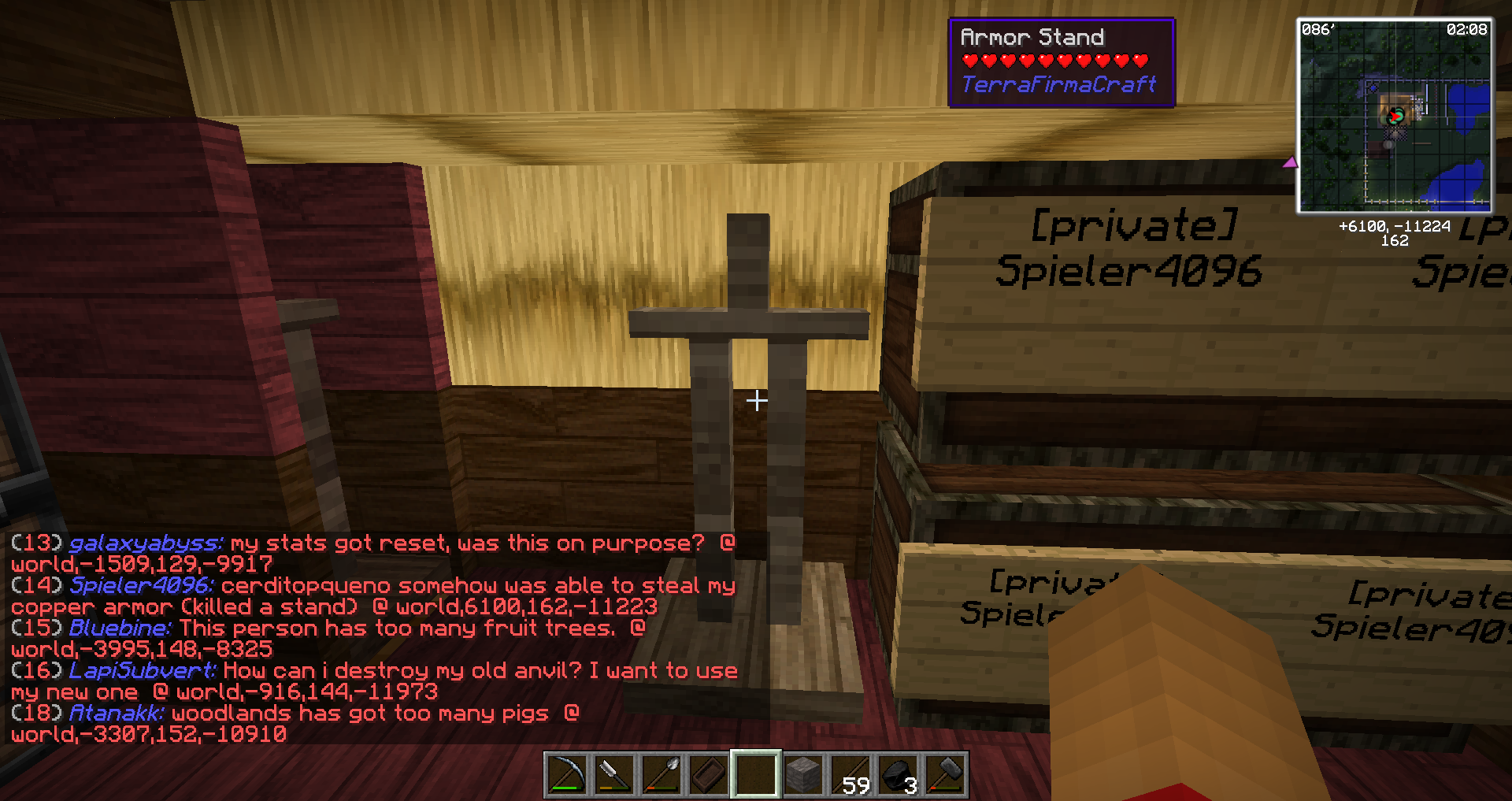Screen dimensions: 1512x801
Task: Click the player marker on the minimap
Action: tap(1395, 117)
